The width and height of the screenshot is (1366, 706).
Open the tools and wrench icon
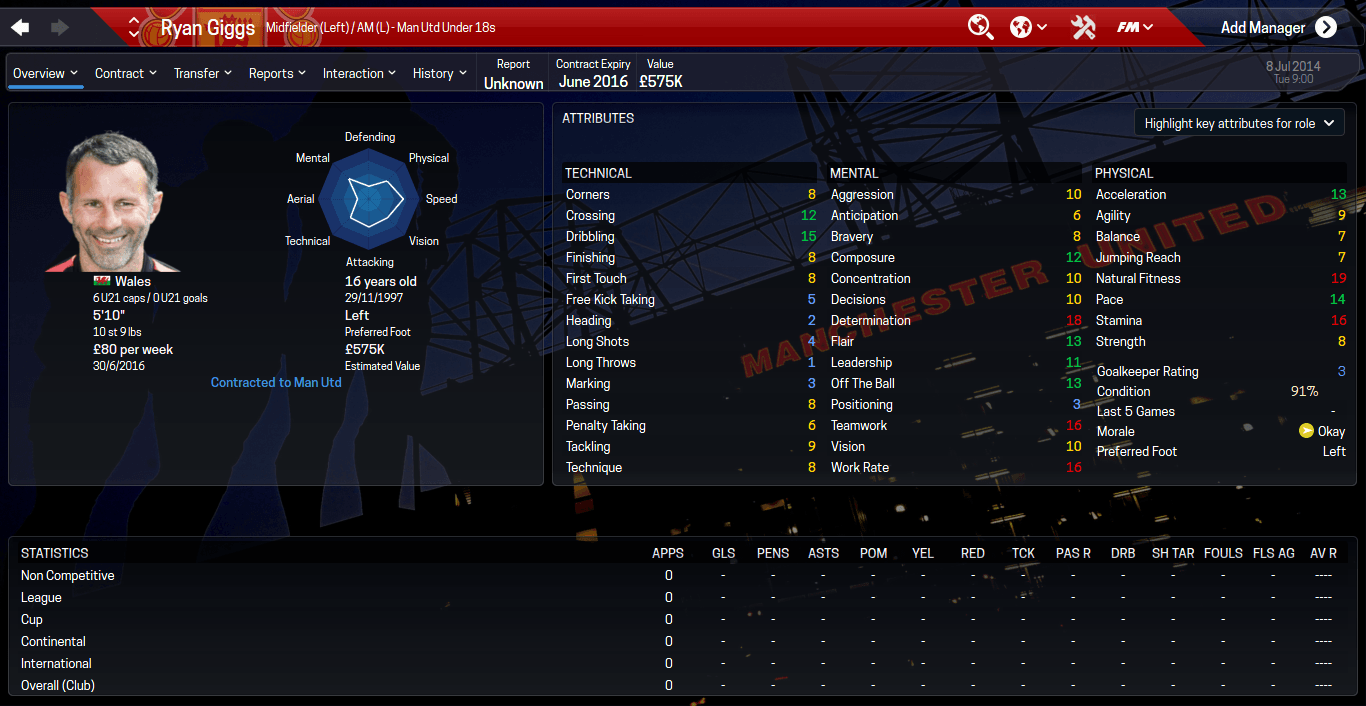click(1083, 27)
